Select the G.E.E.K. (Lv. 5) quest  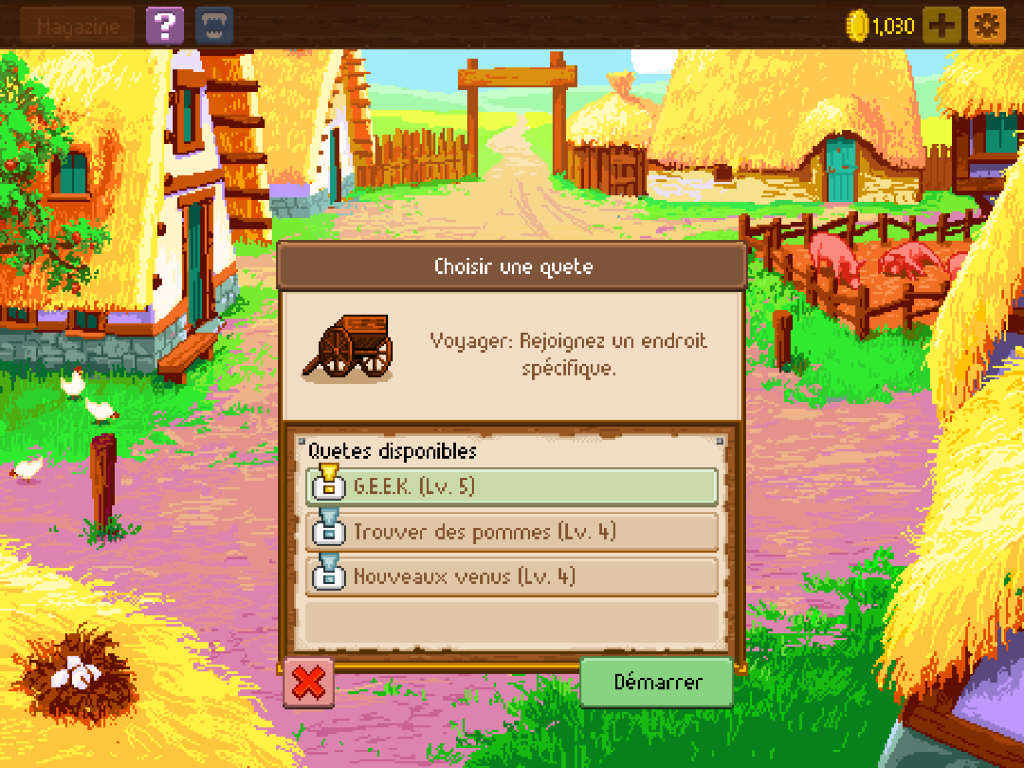point(512,487)
